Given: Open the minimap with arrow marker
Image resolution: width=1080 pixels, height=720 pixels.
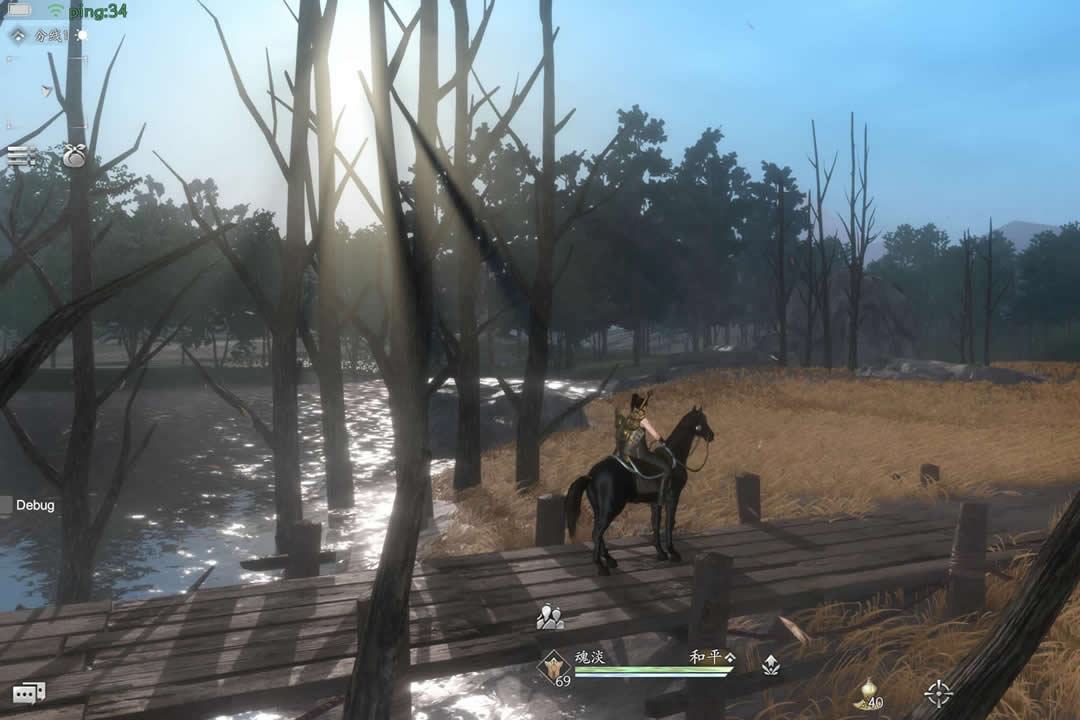Looking at the screenshot, I should (x=46, y=90).
